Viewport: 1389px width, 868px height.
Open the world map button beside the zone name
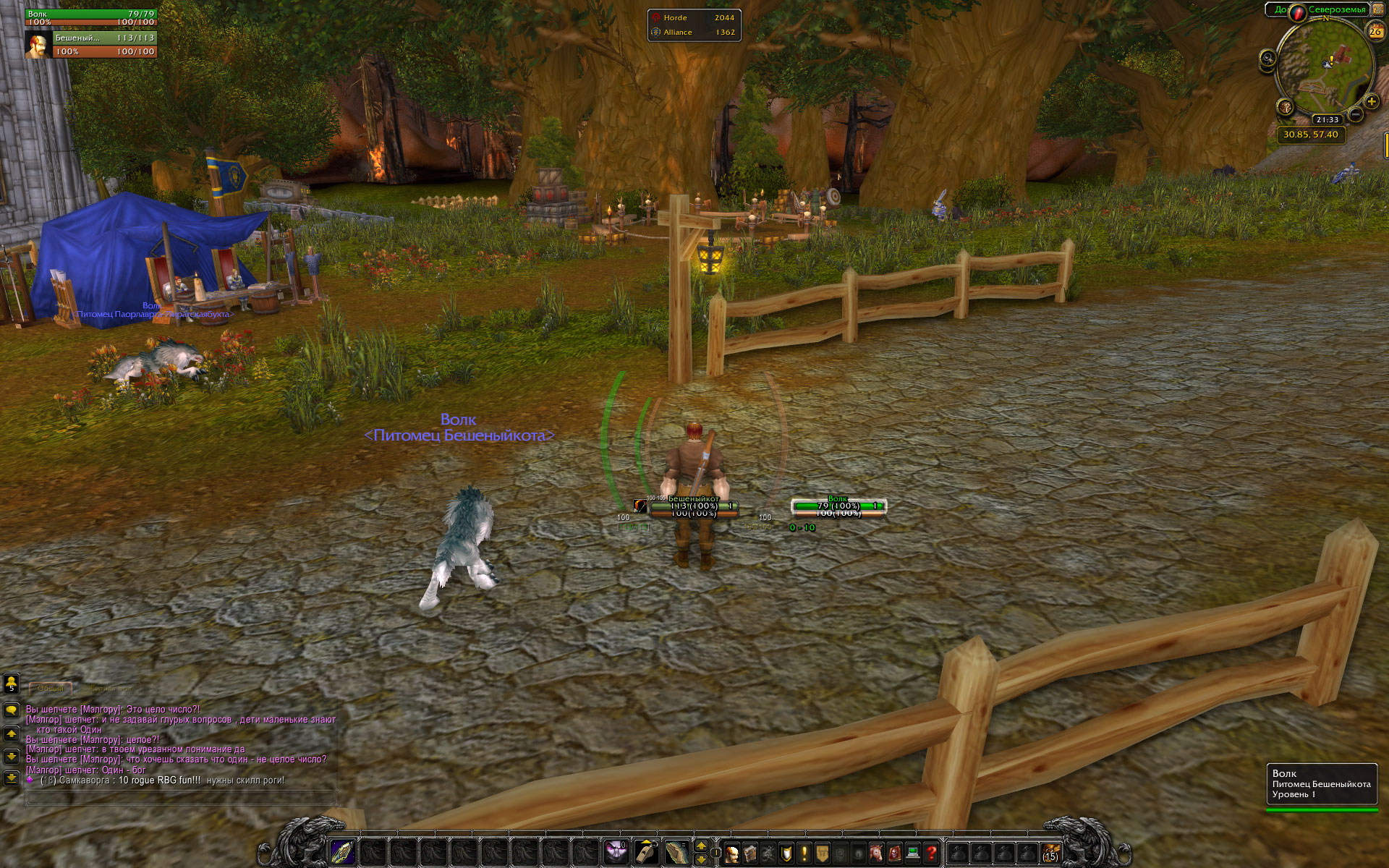tap(1378, 9)
